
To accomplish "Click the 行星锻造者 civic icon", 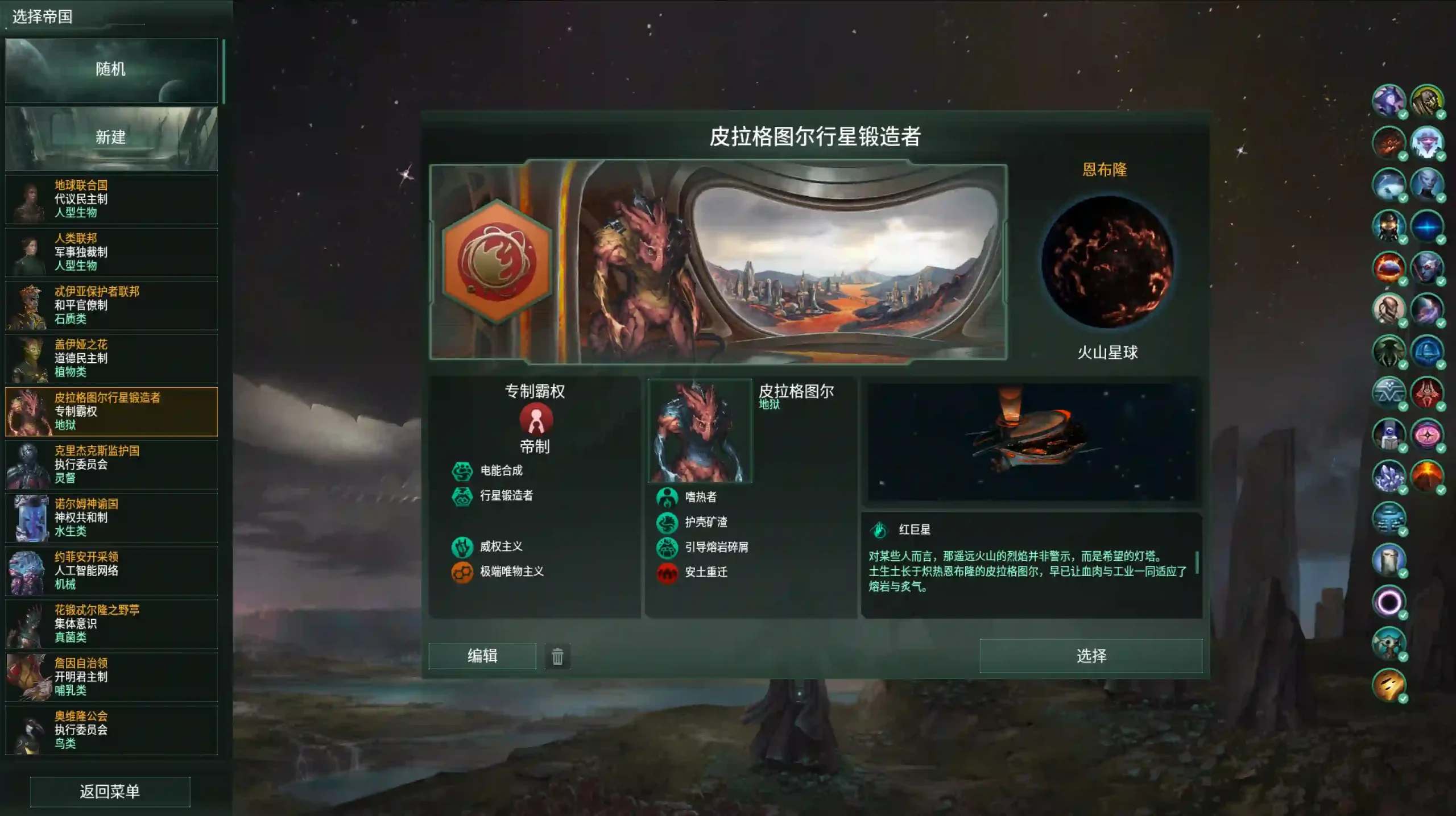I will pos(464,495).
